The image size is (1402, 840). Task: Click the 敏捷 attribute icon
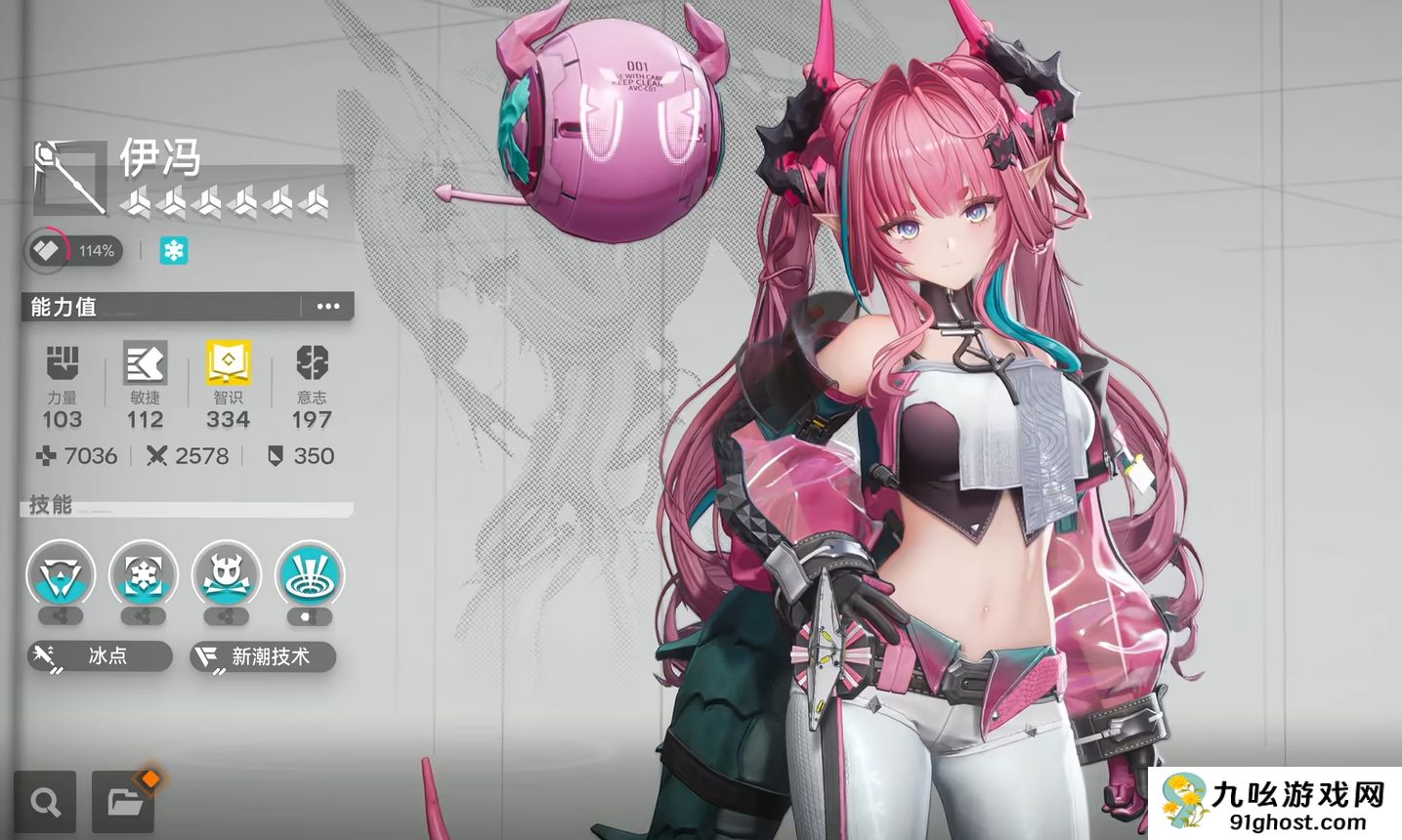(x=145, y=363)
